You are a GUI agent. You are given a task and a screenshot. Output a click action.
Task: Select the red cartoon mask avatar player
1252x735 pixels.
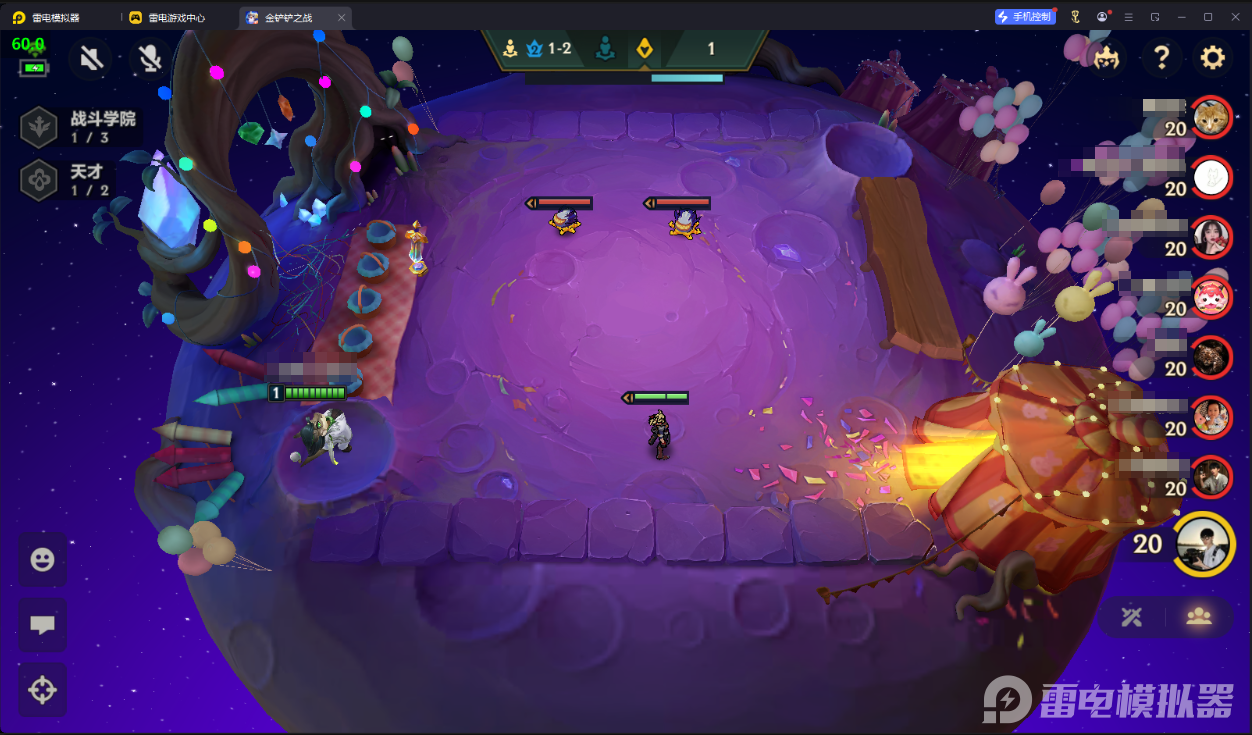coord(1212,296)
